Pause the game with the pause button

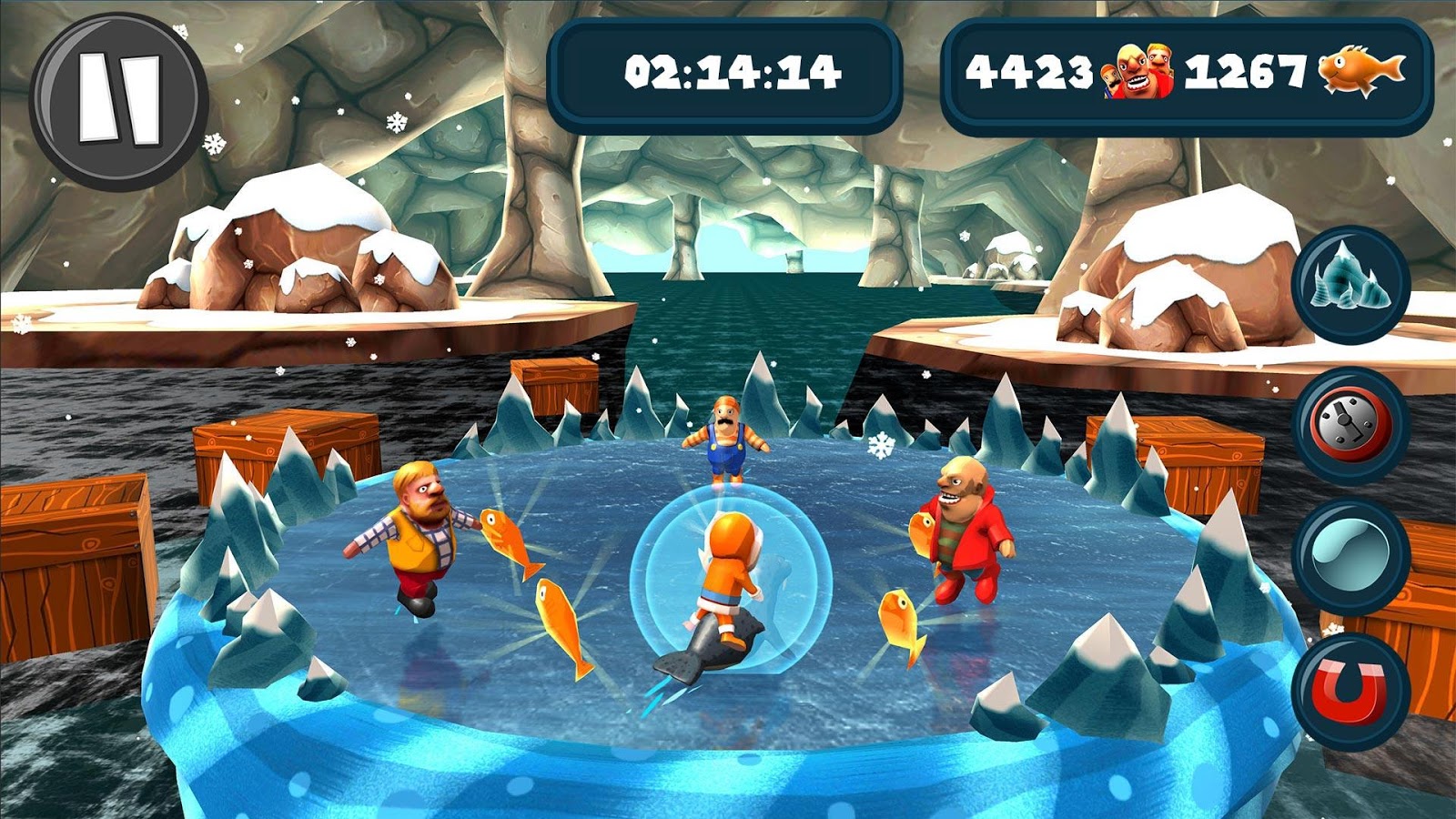coord(119,99)
